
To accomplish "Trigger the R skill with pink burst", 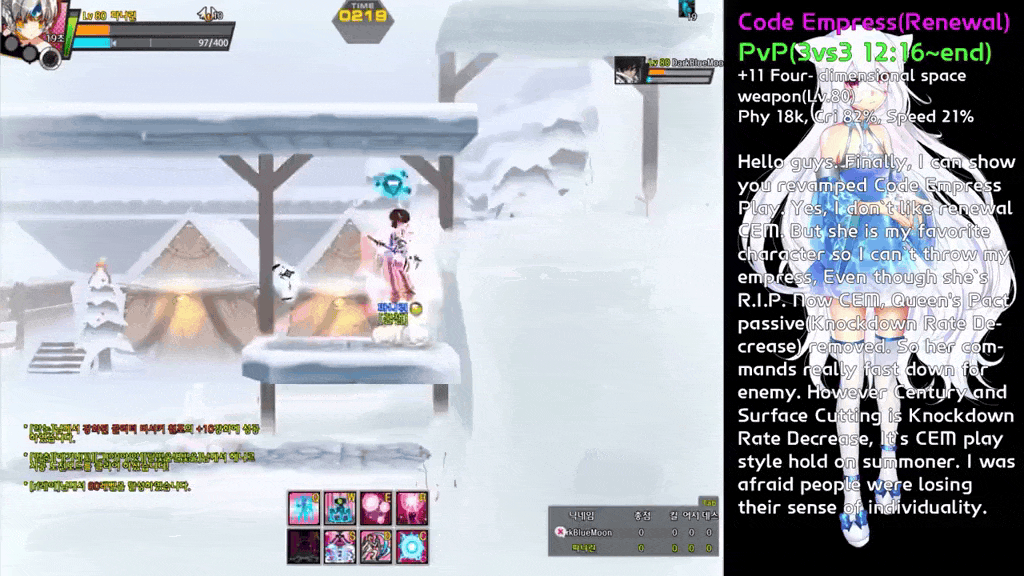I will click(411, 508).
